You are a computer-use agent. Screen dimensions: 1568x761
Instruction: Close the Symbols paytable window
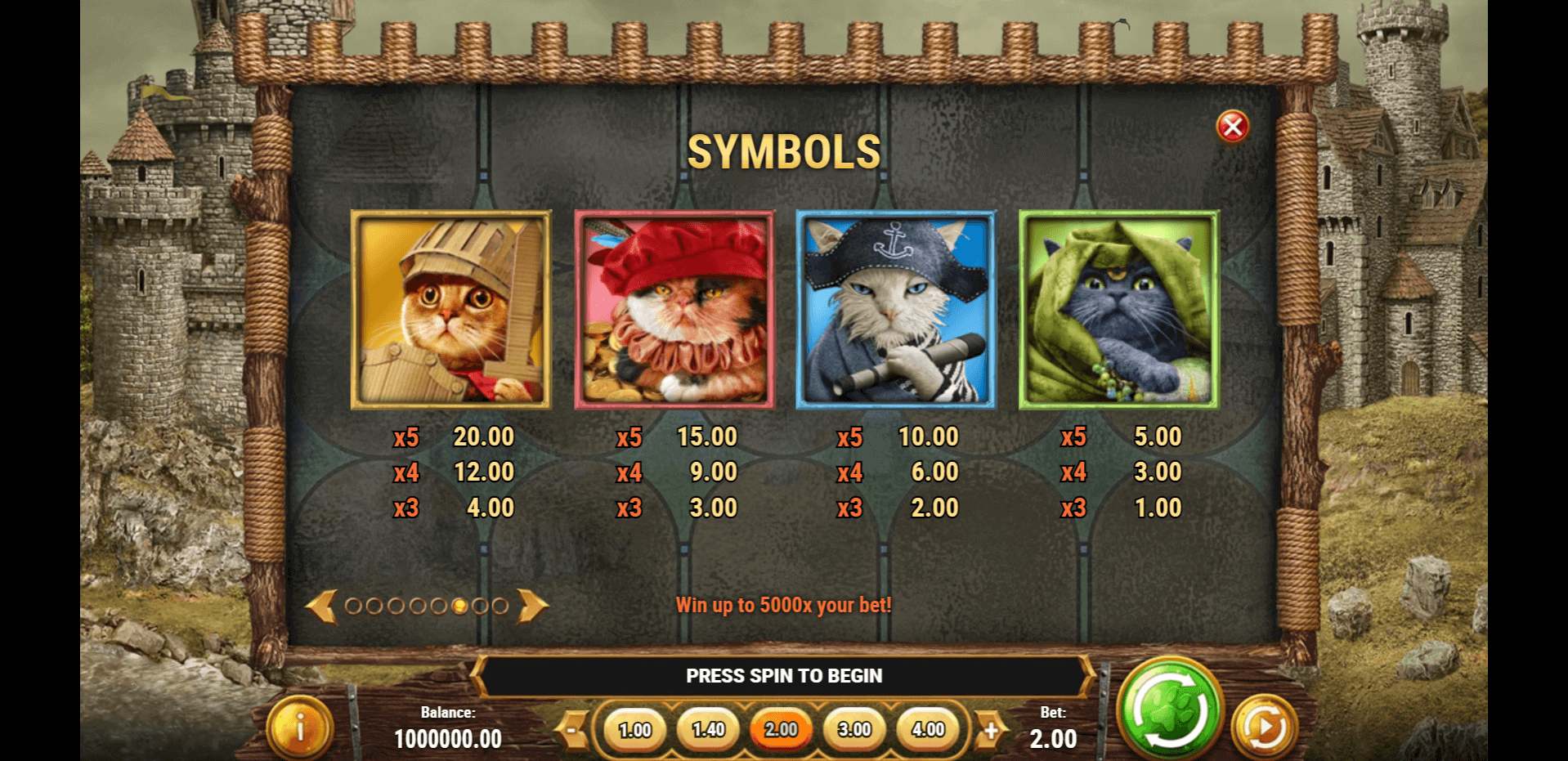click(x=1232, y=127)
